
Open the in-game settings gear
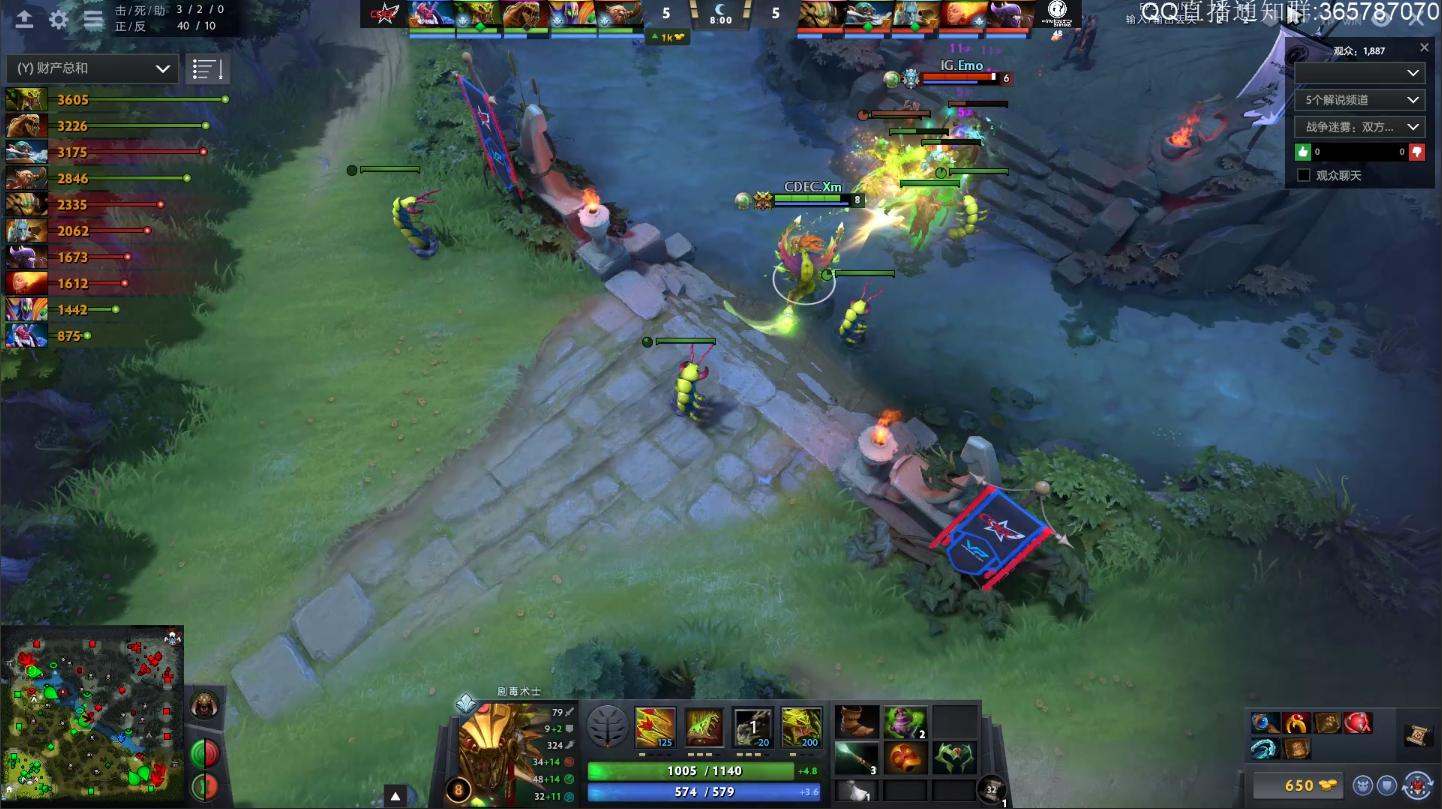pyautogui.click(x=58, y=17)
